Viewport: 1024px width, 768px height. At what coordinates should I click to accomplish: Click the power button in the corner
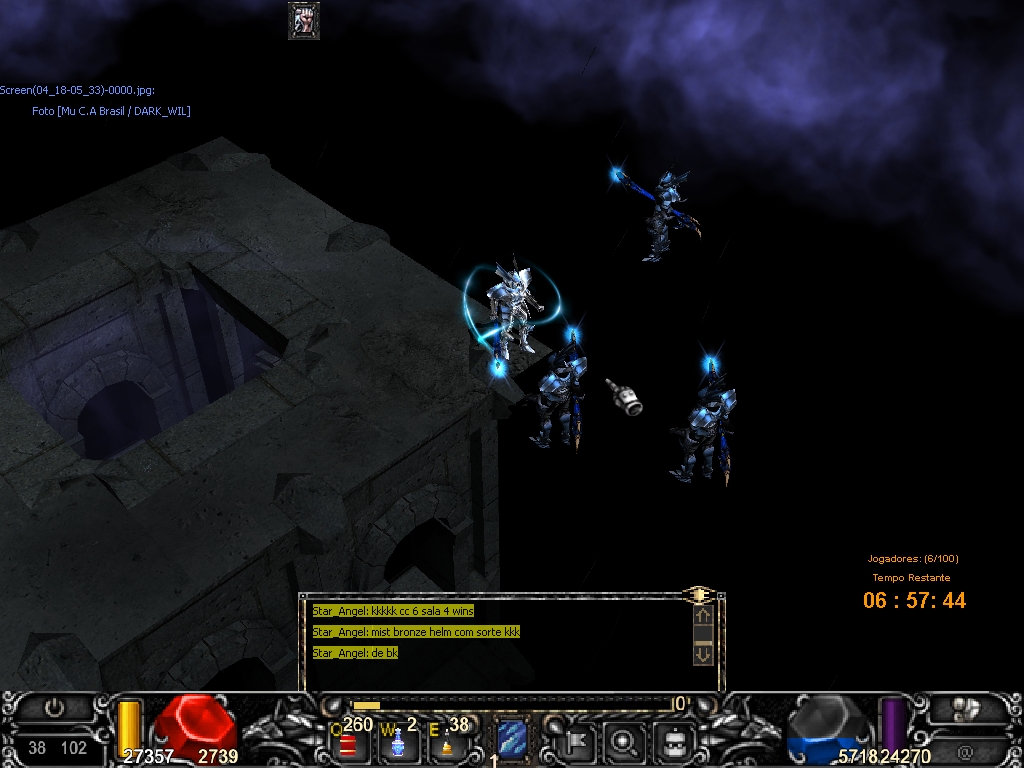click(x=55, y=708)
